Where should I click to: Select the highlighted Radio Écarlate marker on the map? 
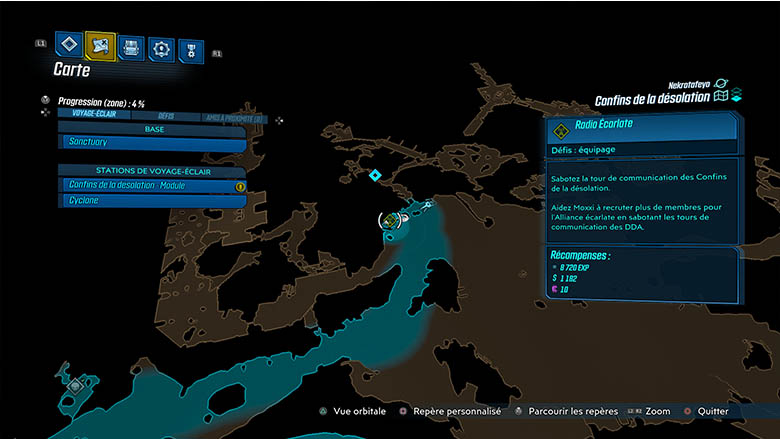(388, 219)
